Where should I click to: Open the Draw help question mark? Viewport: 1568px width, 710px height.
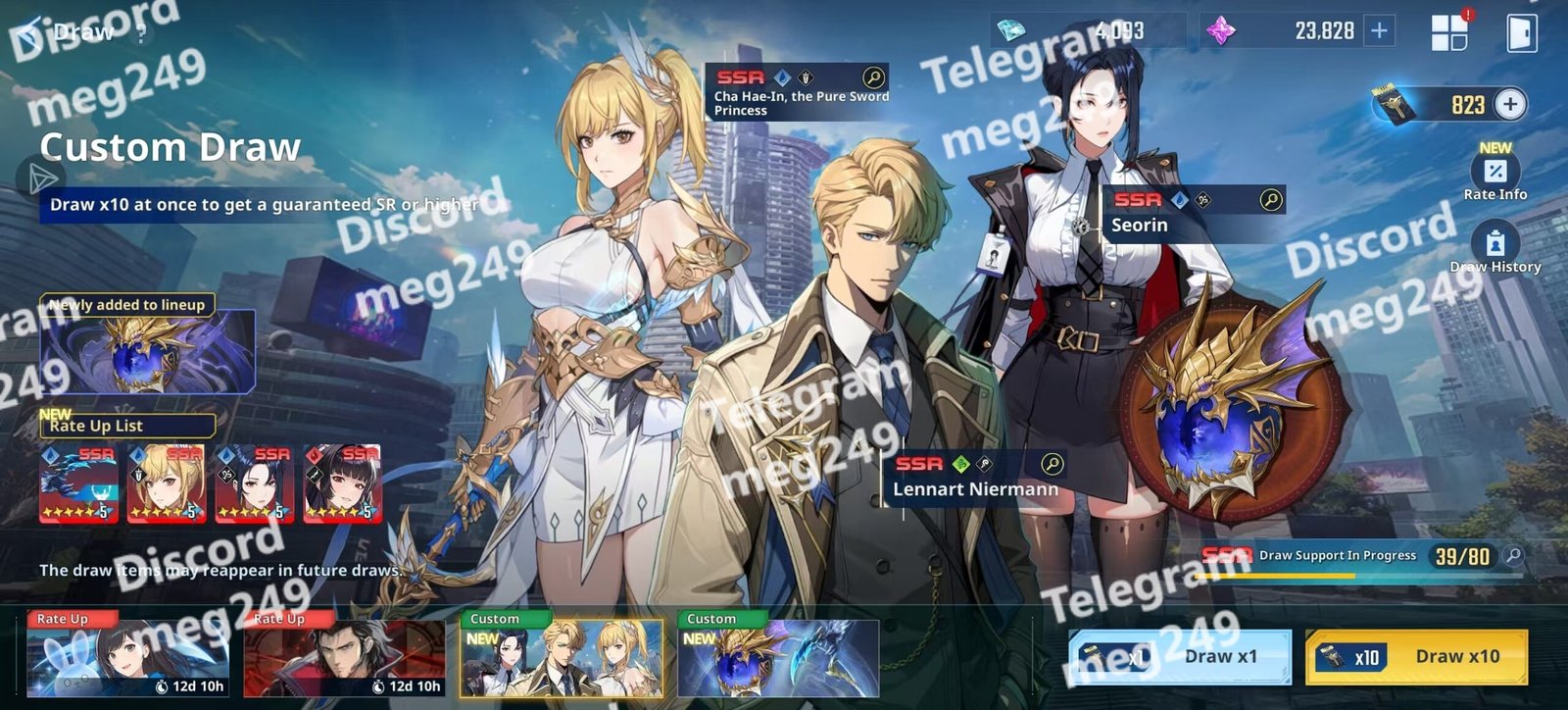[x=143, y=33]
